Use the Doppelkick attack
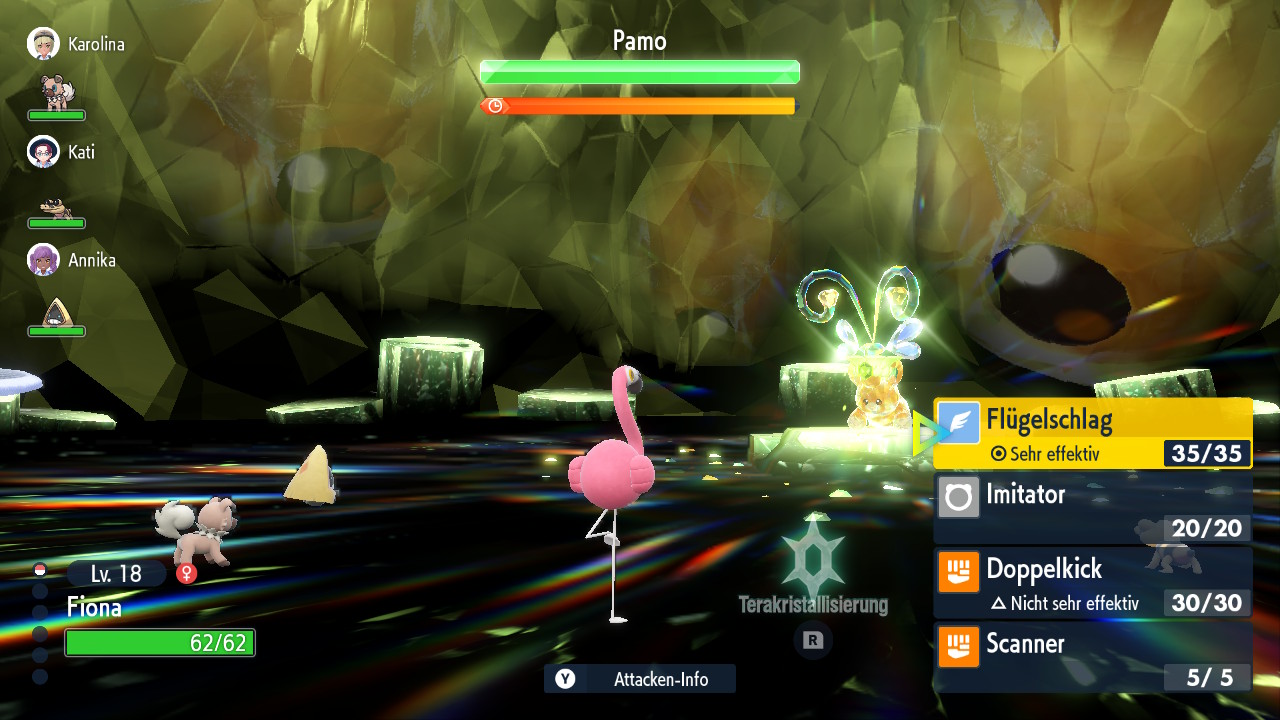The width and height of the screenshot is (1280, 720). (x=1092, y=581)
